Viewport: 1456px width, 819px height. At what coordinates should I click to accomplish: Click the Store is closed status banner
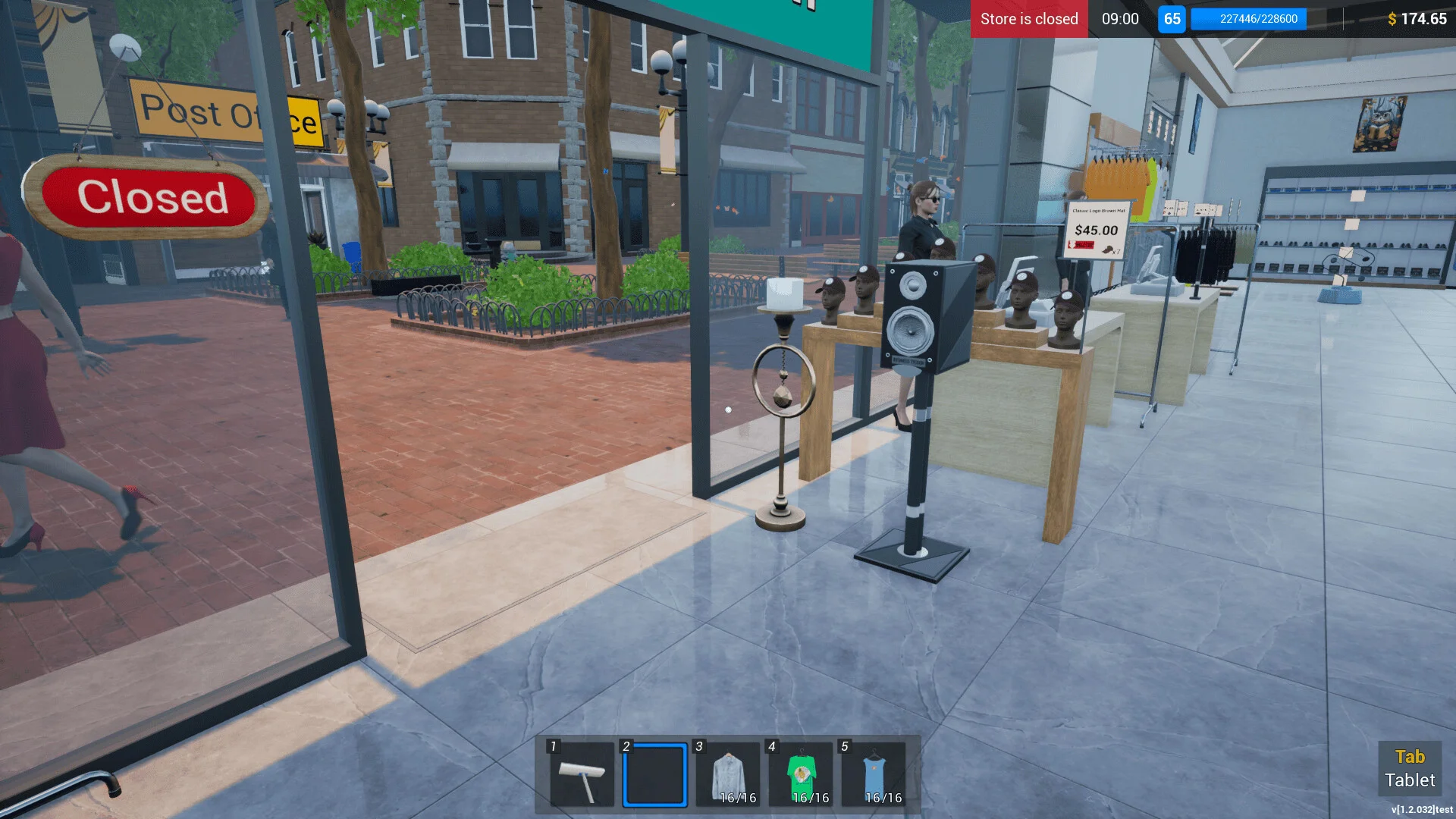coord(1028,19)
